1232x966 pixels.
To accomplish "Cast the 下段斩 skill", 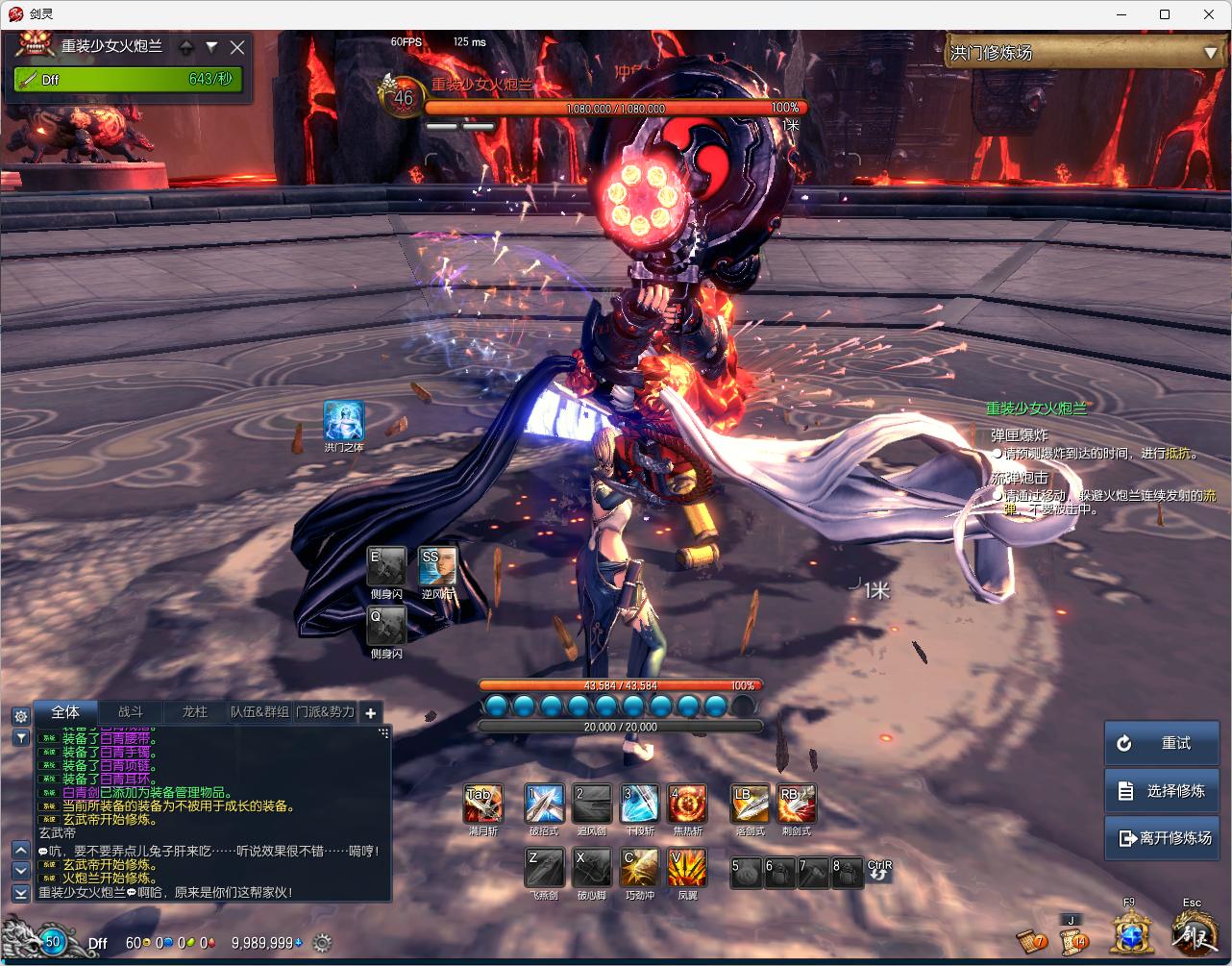I will [639, 804].
